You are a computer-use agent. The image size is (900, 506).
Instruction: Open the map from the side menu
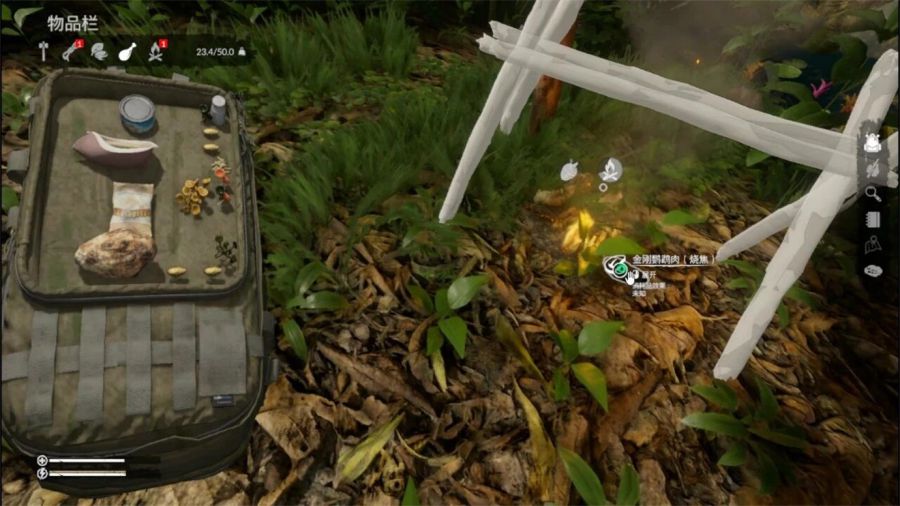873,245
